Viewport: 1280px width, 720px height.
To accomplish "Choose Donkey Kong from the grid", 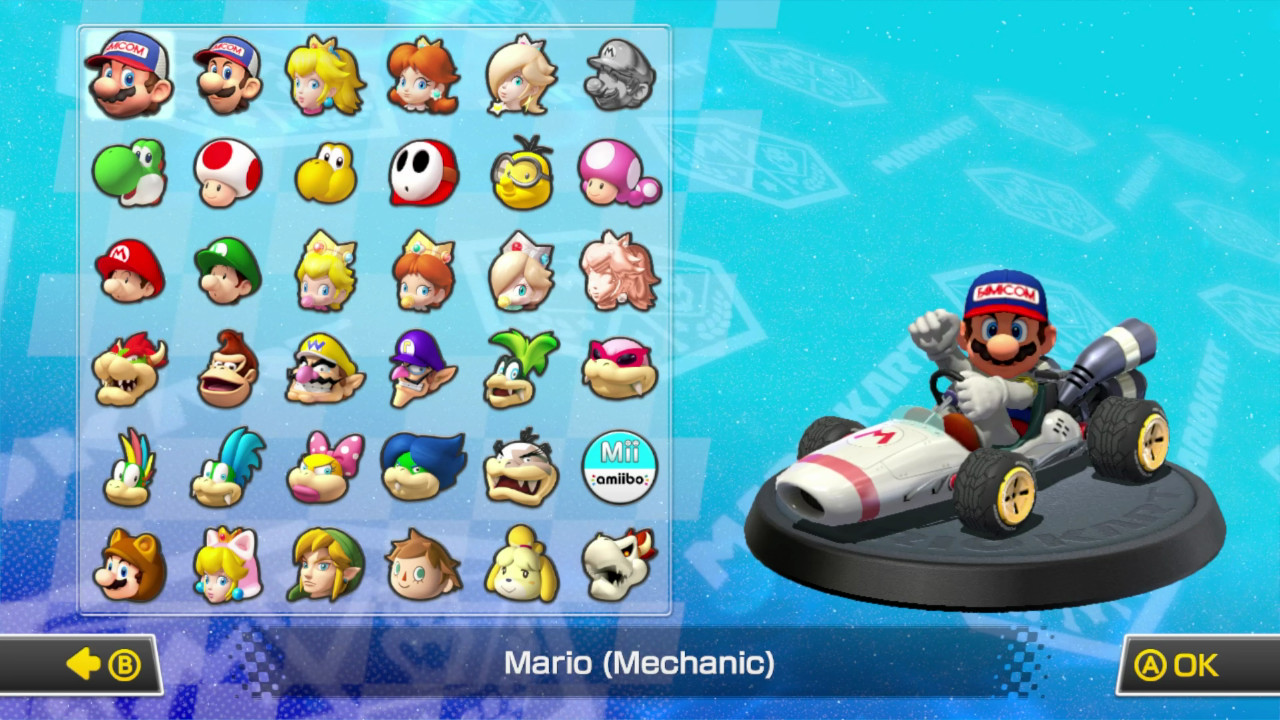I will coord(227,368).
